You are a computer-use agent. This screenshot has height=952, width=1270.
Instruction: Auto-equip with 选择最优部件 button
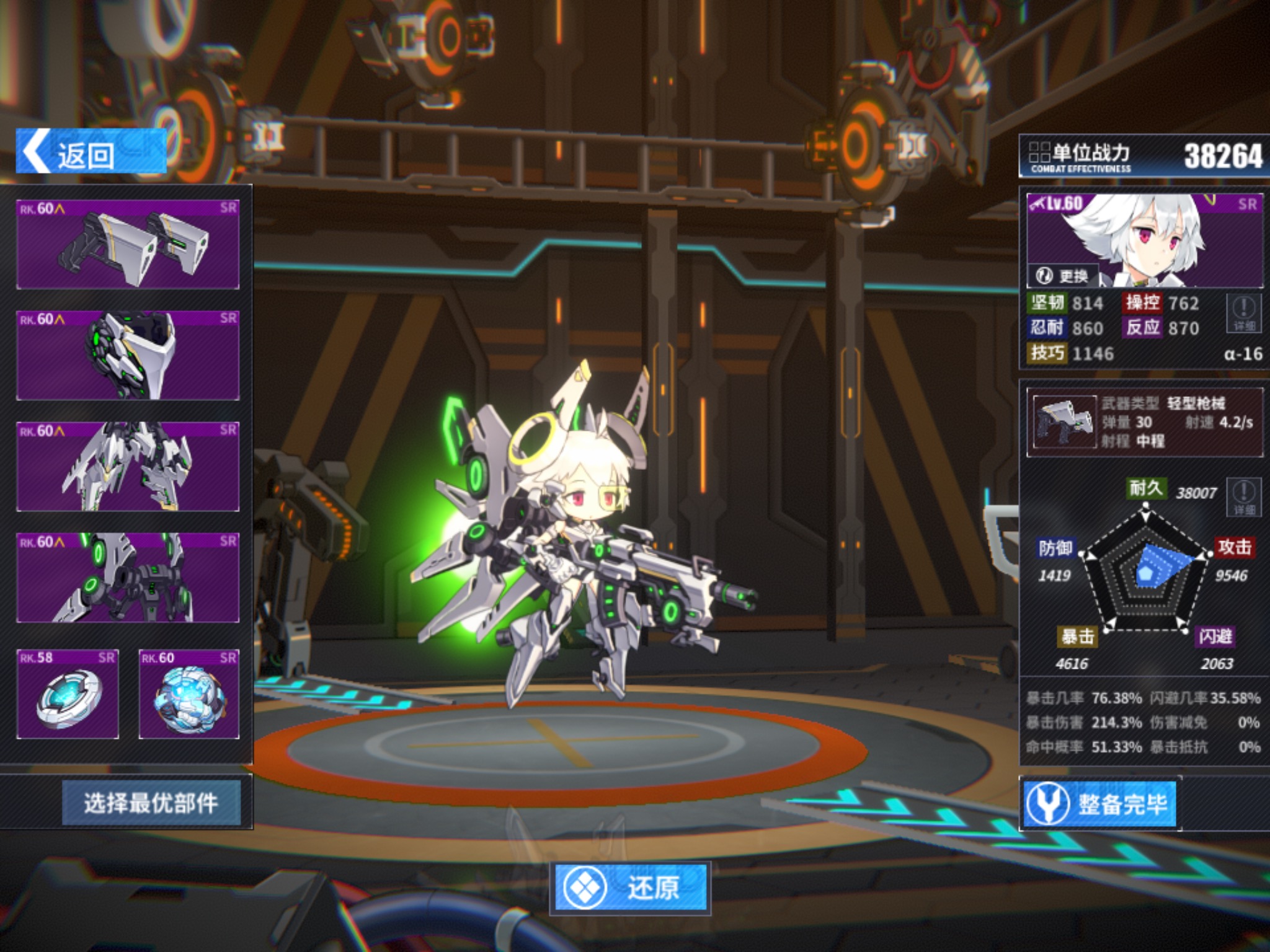[x=151, y=803]
